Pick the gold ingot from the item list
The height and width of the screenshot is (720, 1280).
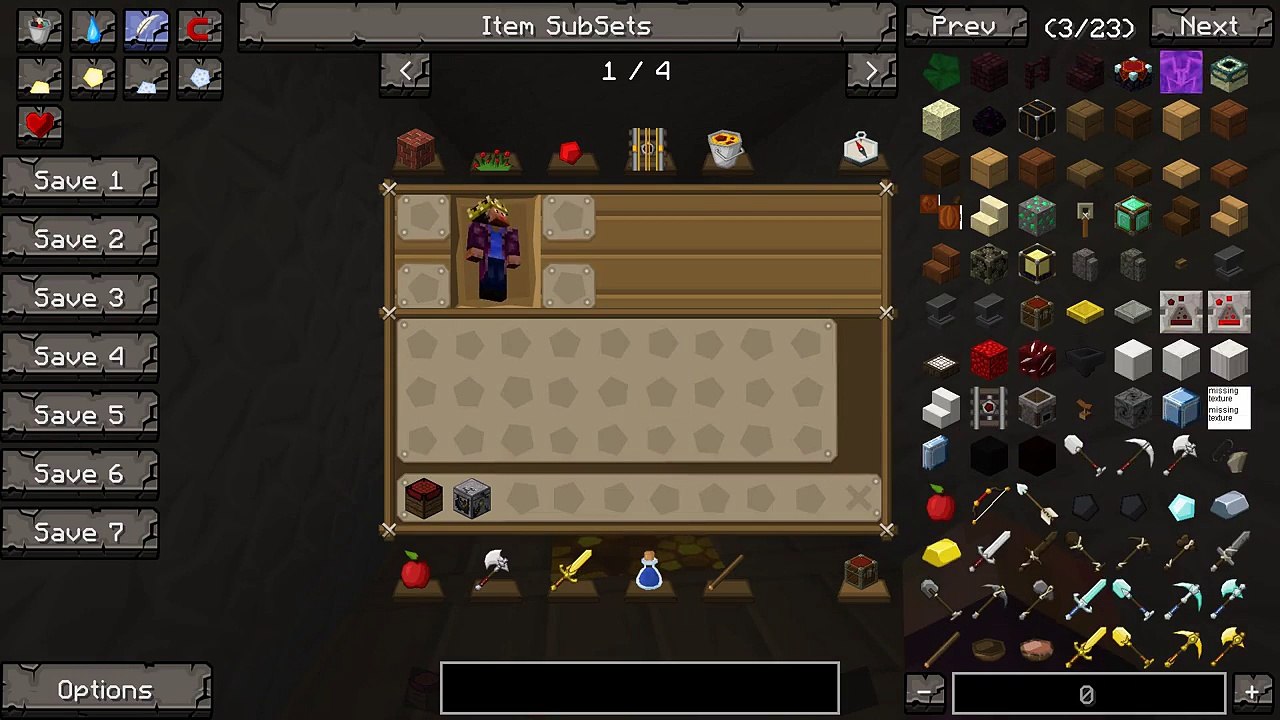(940, 551)
